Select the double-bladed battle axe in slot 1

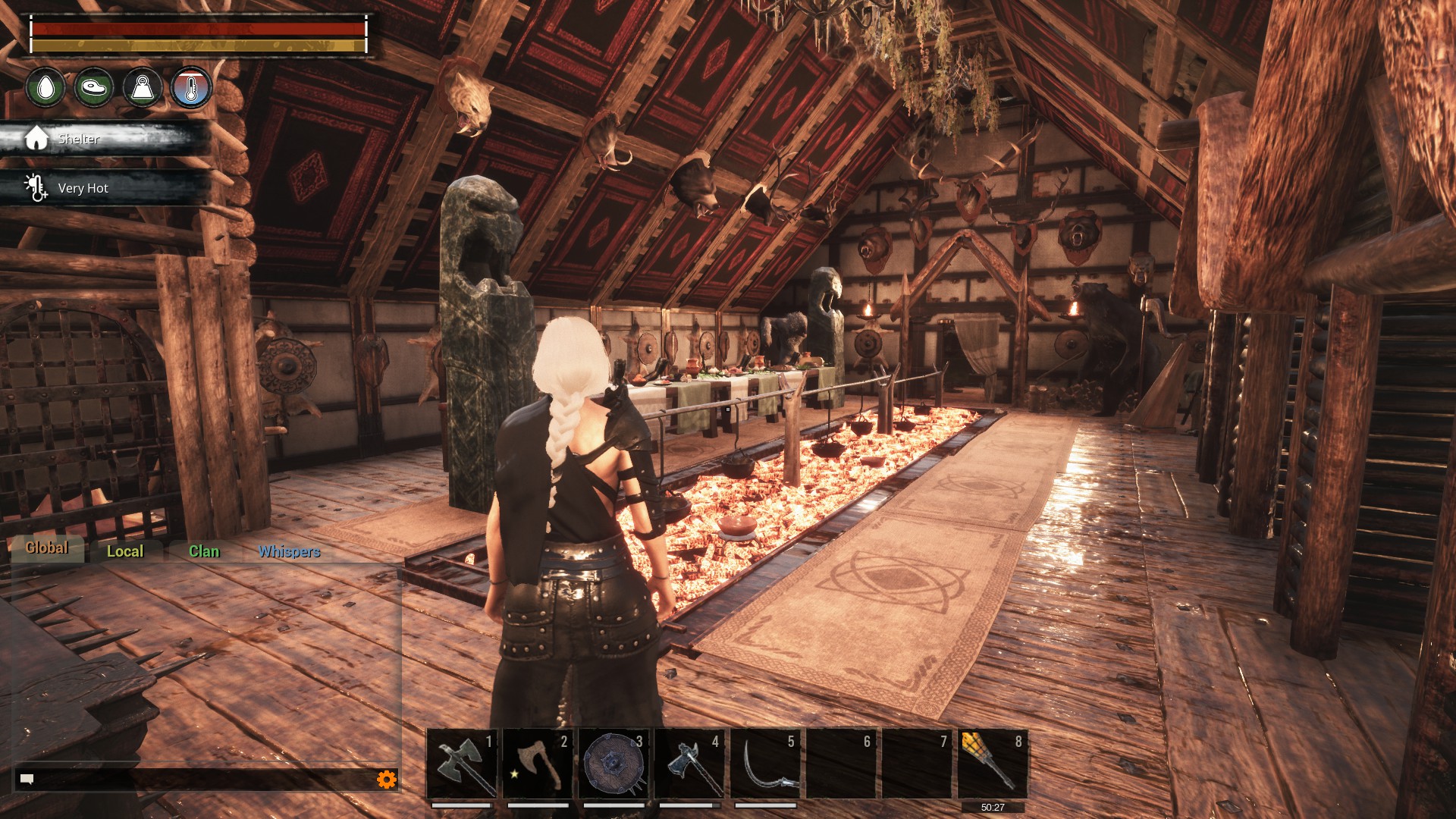click(x=462, y=764)
